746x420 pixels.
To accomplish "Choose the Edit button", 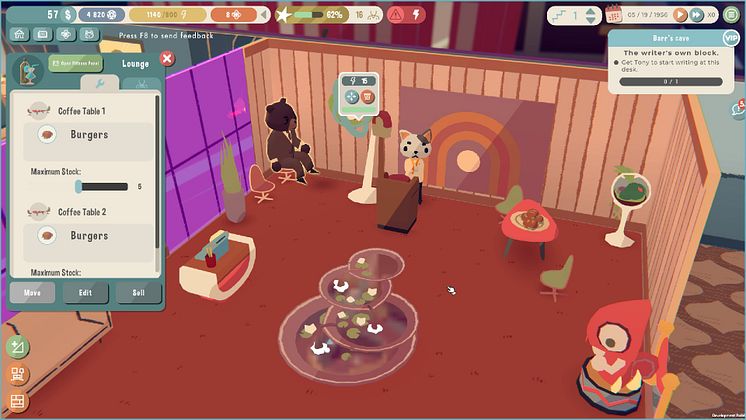I will click(85, 293).
